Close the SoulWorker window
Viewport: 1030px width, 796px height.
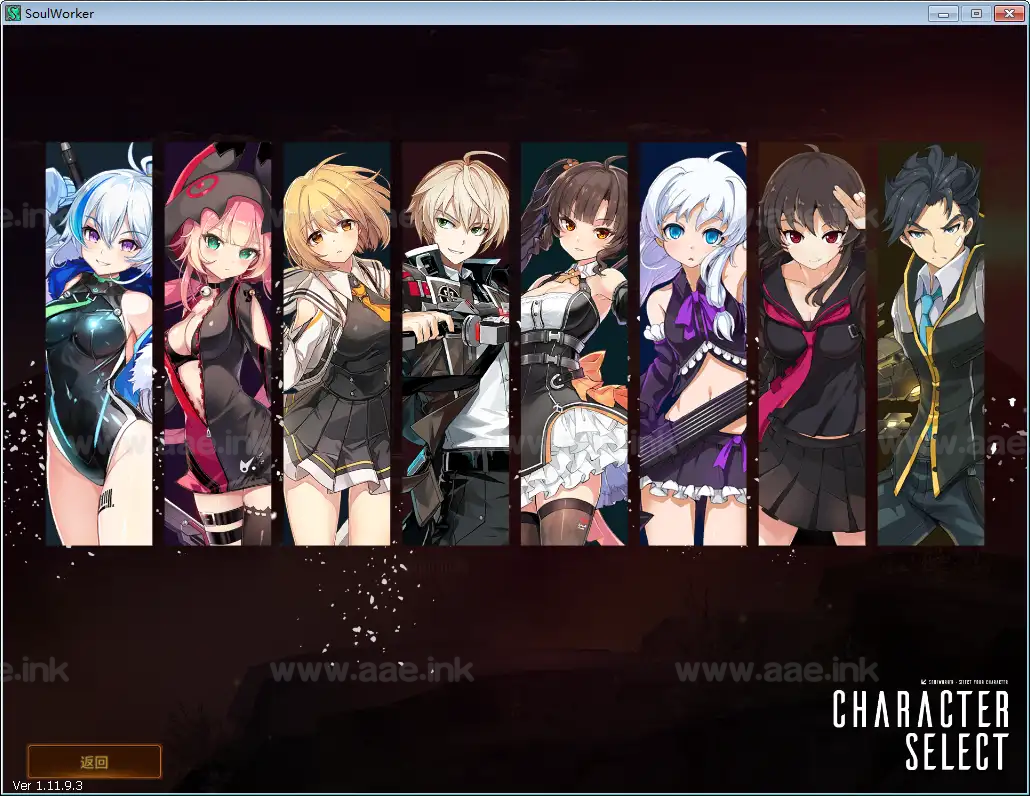coord(1007,12)
